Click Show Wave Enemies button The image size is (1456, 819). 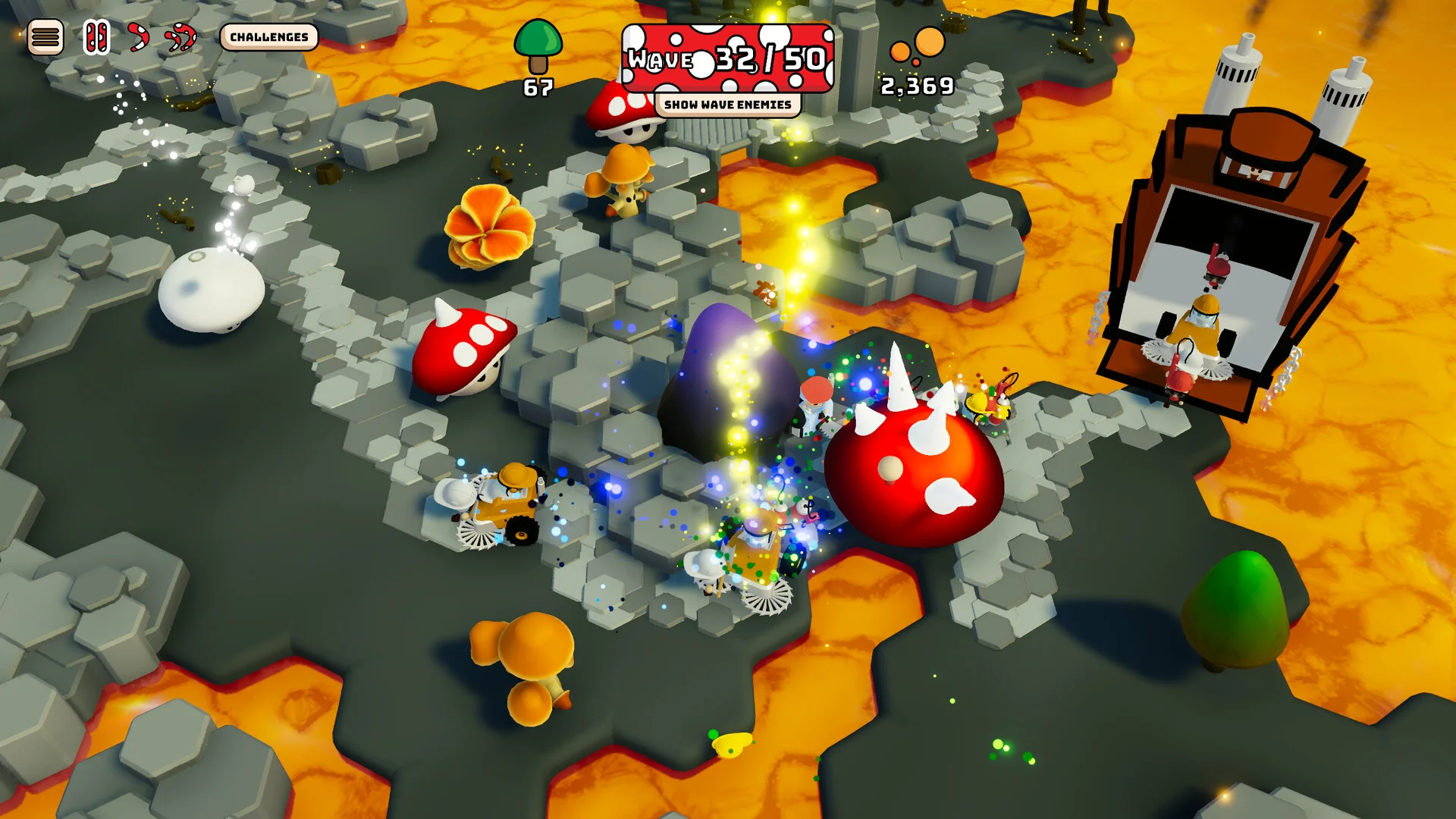click(727, 105)
